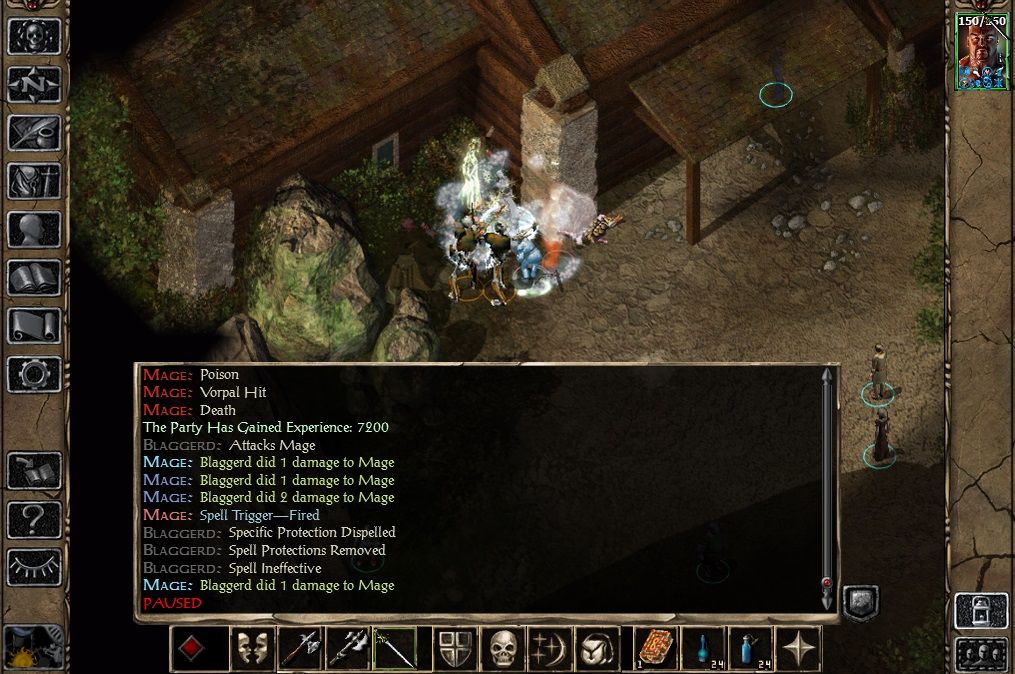Viewport: 1015px width, 674px height.
Task: Activate the quartered shield guard button
Action: [456, 649]
